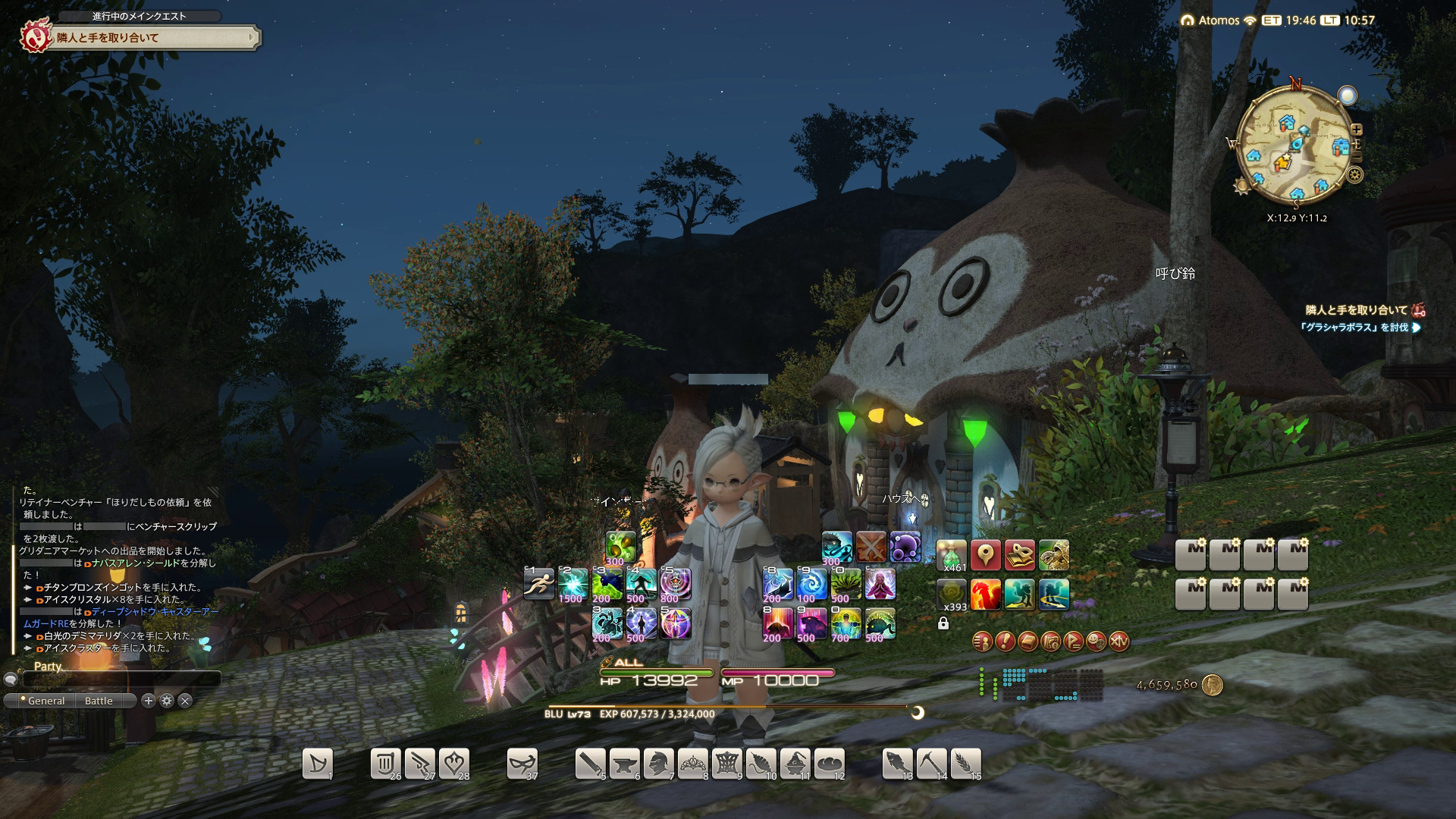
Task: Zoom in the minimap with plus button
Action: (x=1357, y=130)
